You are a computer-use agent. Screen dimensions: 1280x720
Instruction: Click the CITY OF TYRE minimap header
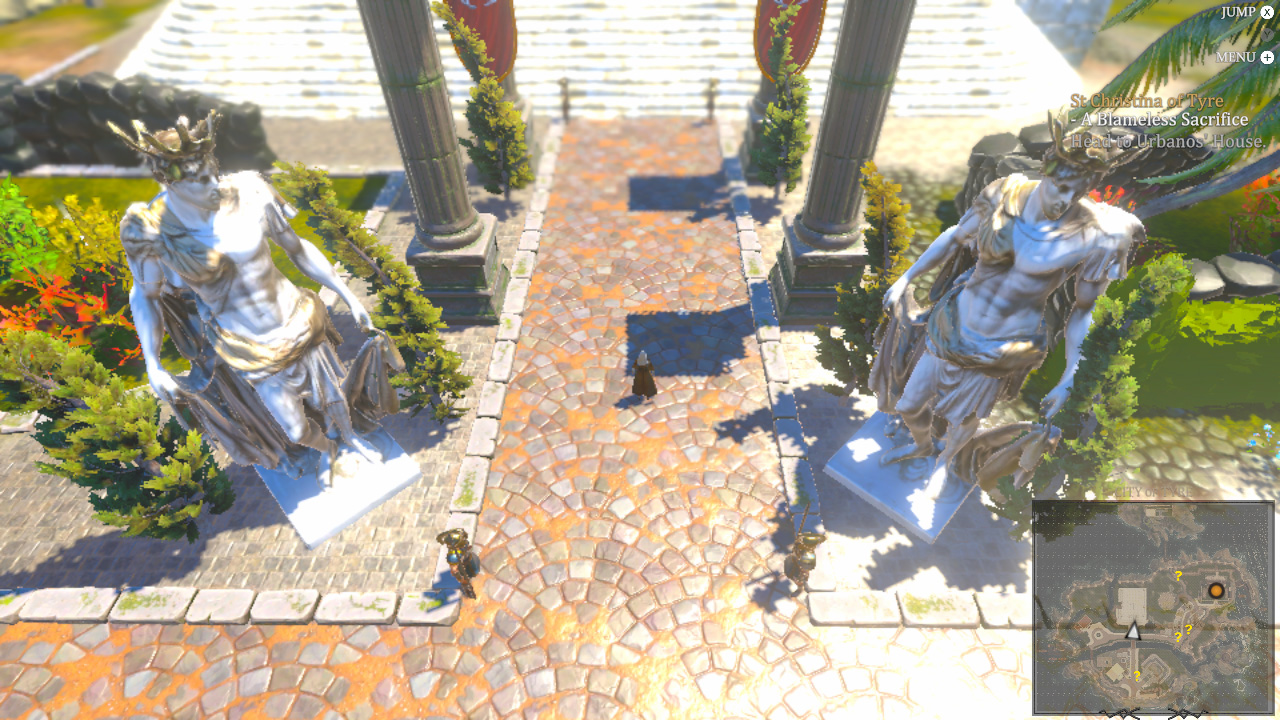[1152, 493]
